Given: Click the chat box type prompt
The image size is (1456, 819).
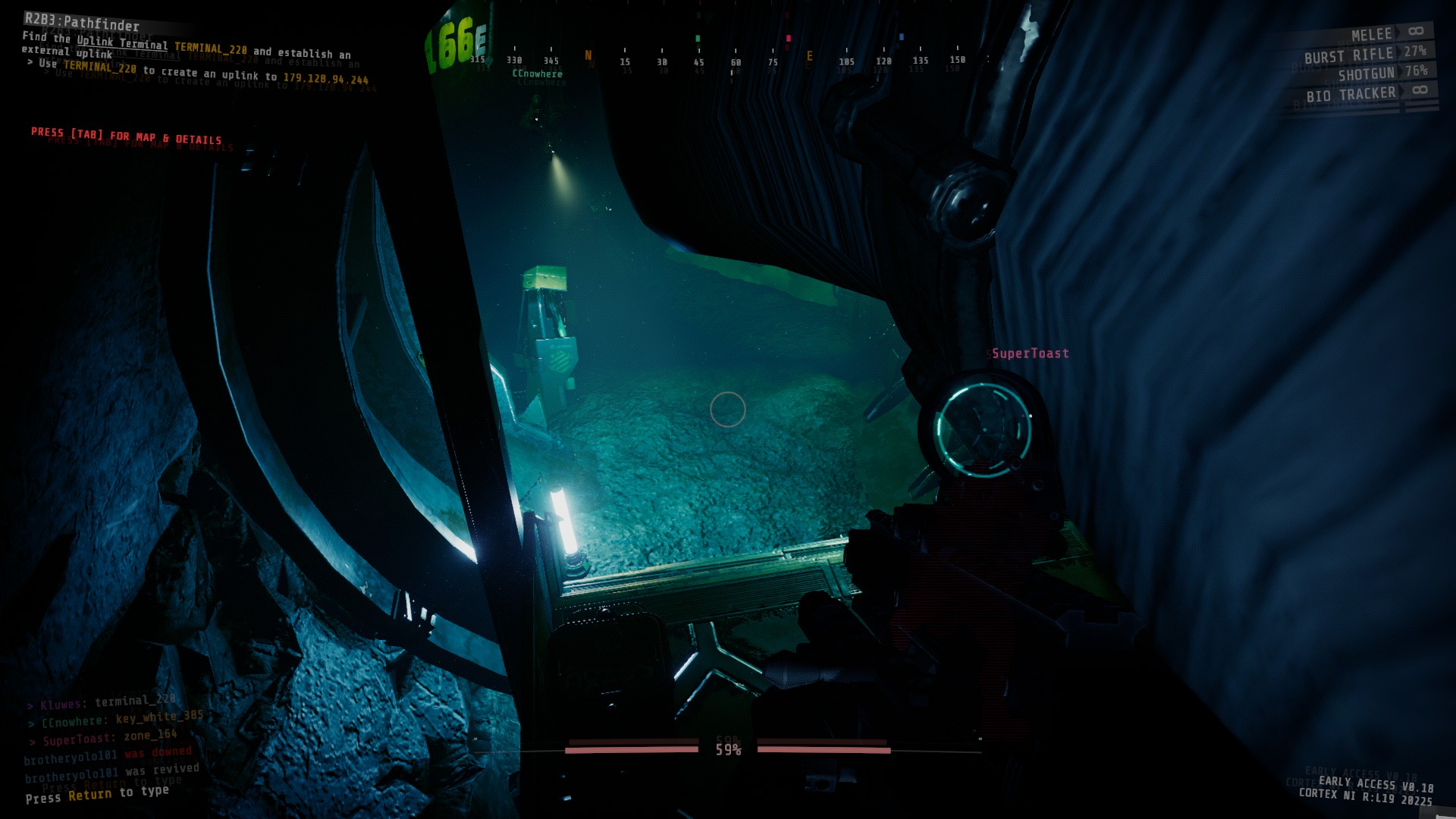Looking at the screenshot, I should [x=97, y=794].
